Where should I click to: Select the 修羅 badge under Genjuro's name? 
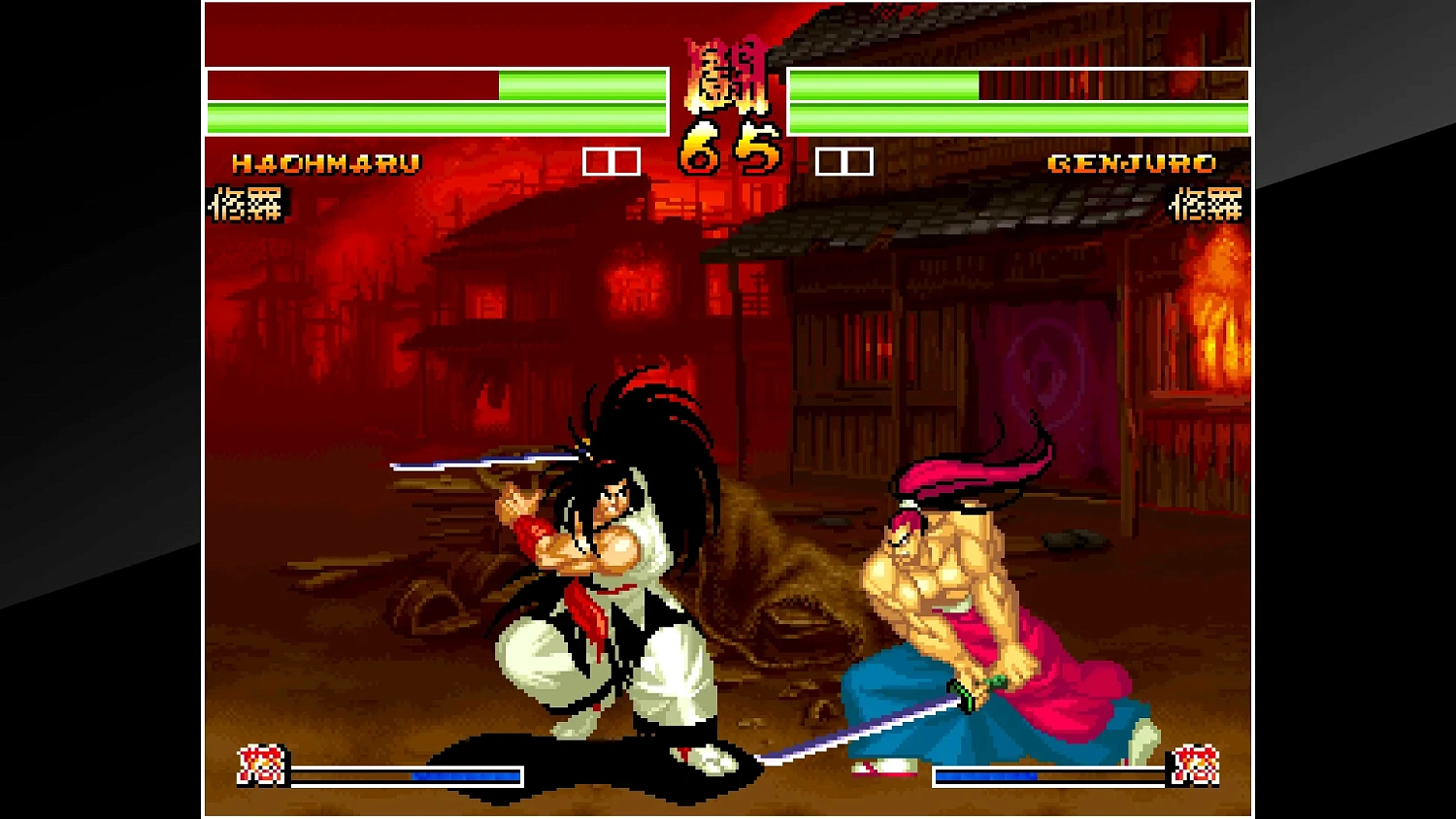(x=1205, y=206)
